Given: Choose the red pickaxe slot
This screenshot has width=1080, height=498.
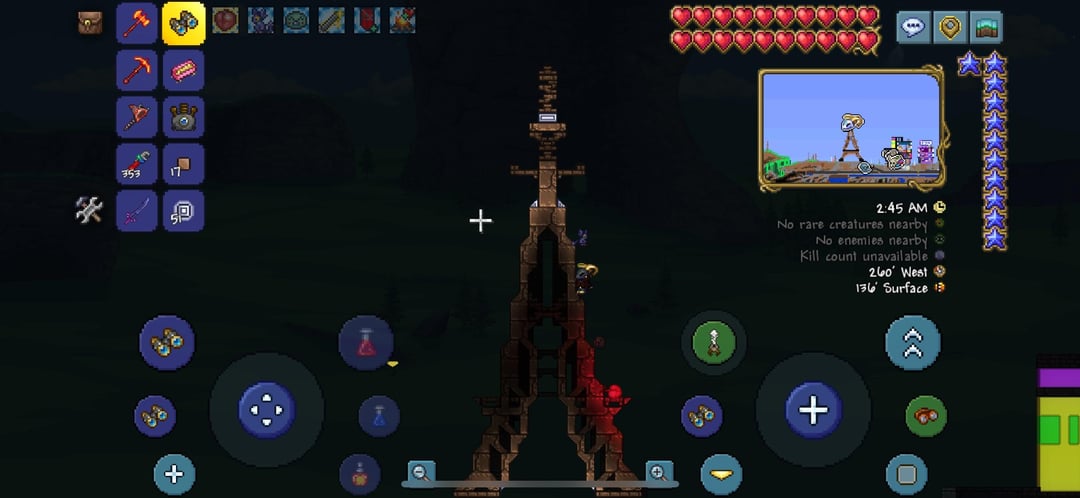Looking at the screenshot, I should pos(137,70).
